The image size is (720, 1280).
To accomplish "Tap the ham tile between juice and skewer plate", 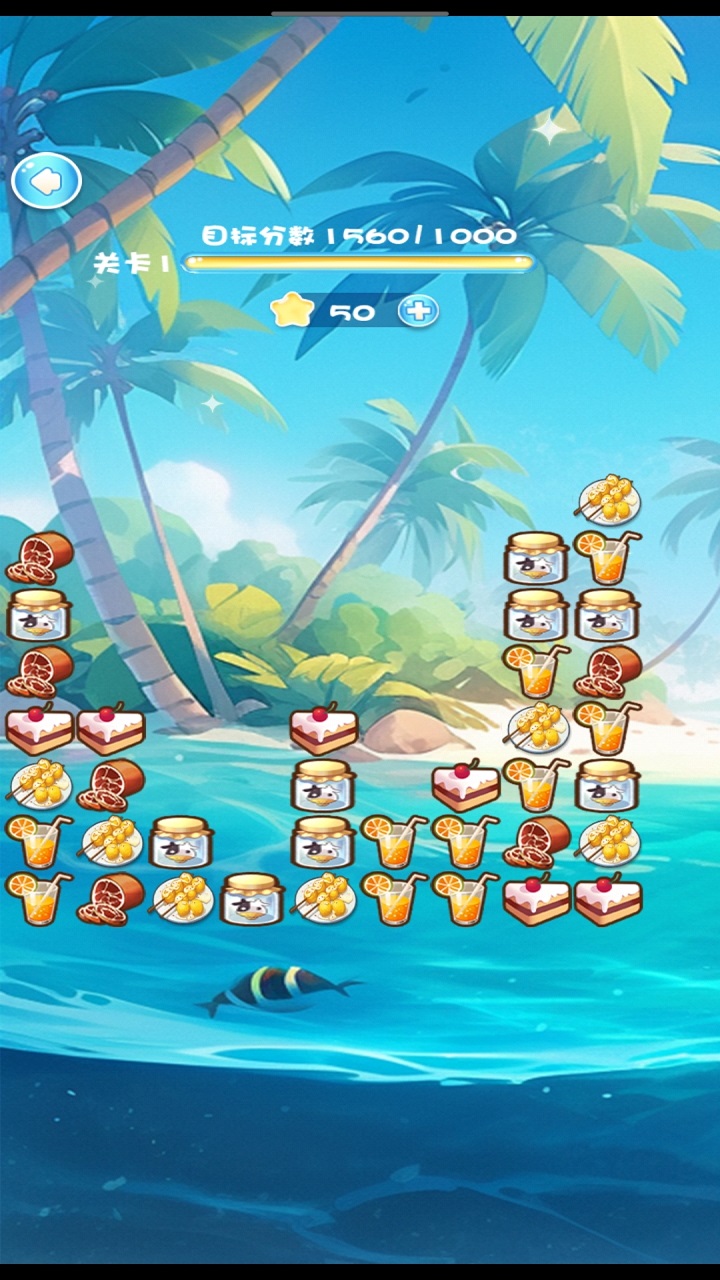I will [537, 842].
